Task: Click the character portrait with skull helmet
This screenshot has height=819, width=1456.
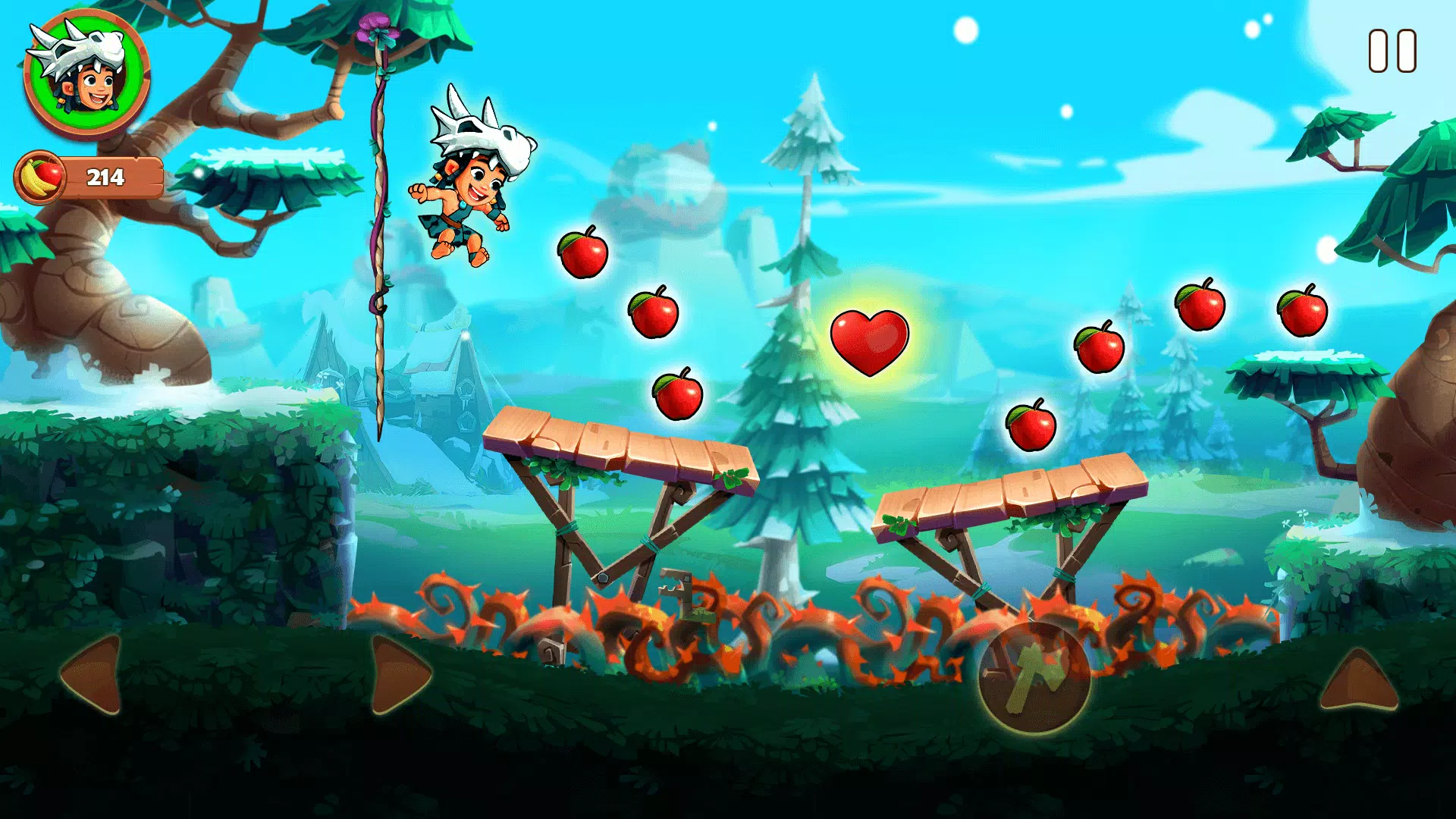Action: [x=86, y=74]
